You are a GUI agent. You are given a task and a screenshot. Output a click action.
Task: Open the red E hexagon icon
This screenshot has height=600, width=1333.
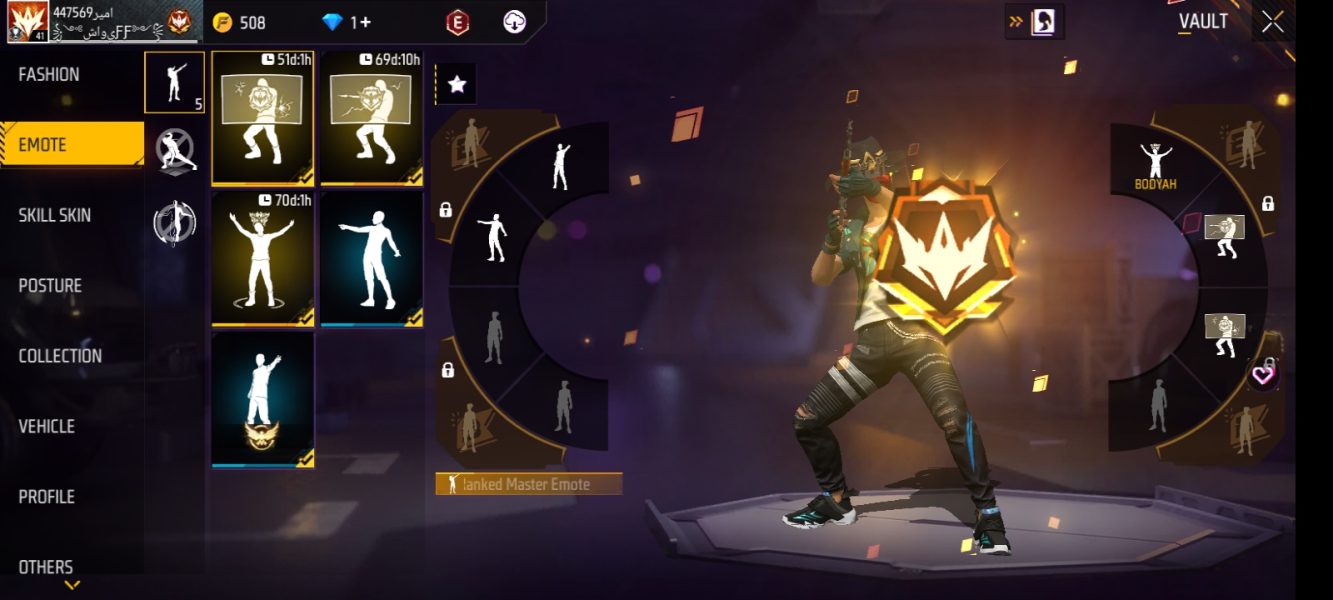pyautogui.click(x=457, y=22)
